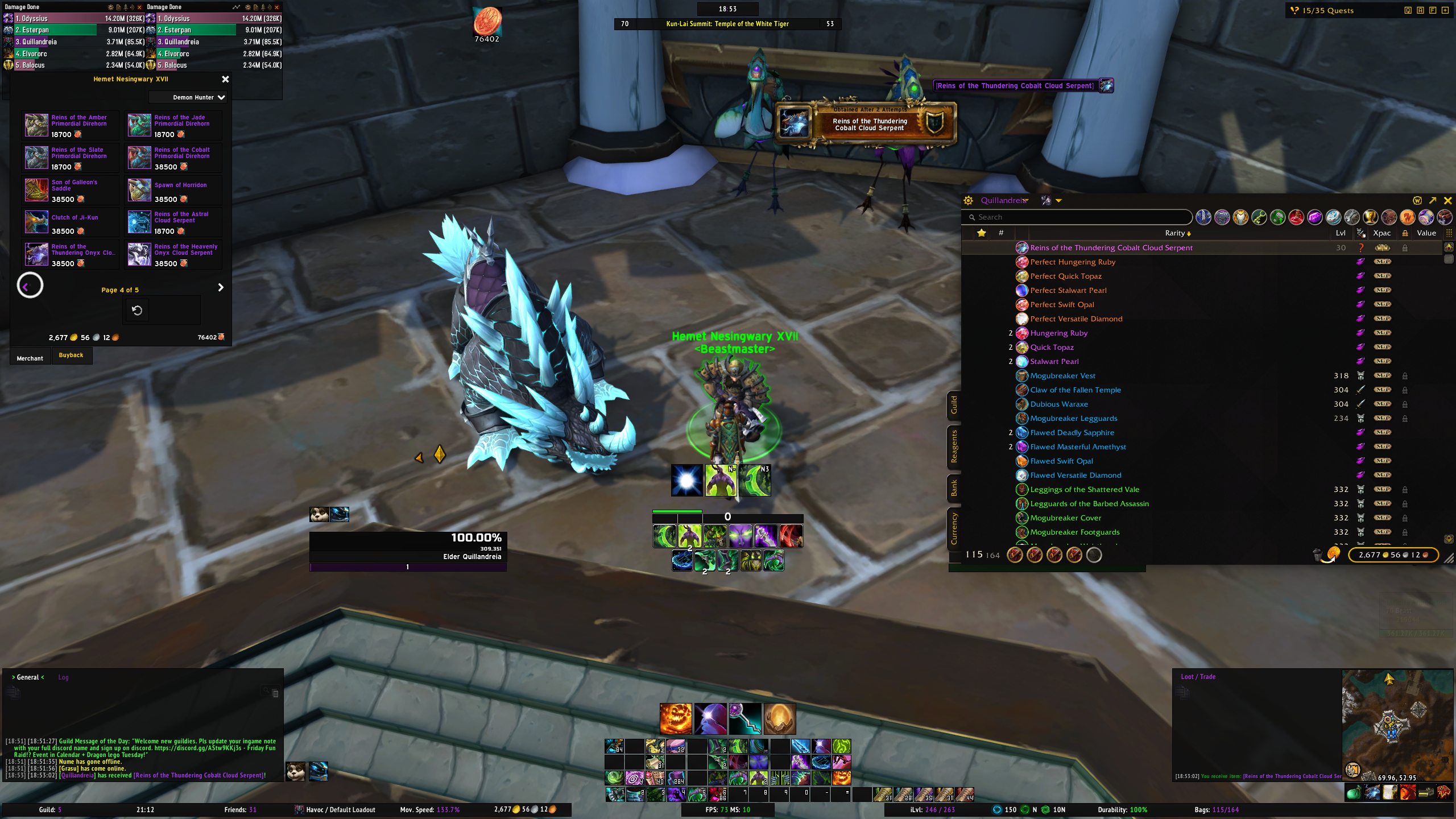Select Reins of the Thundering Cobalt Cloud Serpent in bag
The image size is (1456, 819).
(x=1111, y=248)
